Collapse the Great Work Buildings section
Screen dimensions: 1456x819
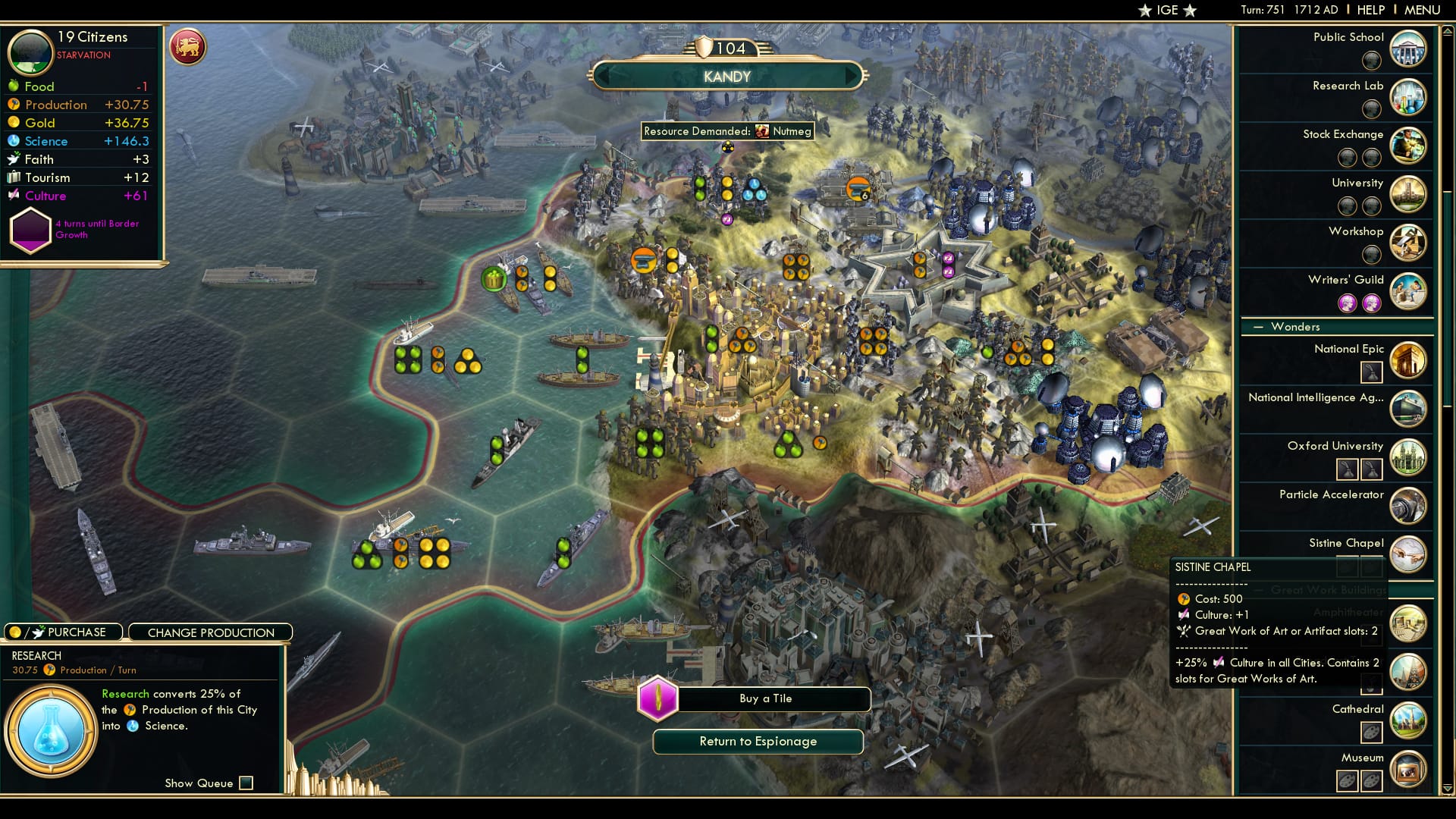point(1257,591)
